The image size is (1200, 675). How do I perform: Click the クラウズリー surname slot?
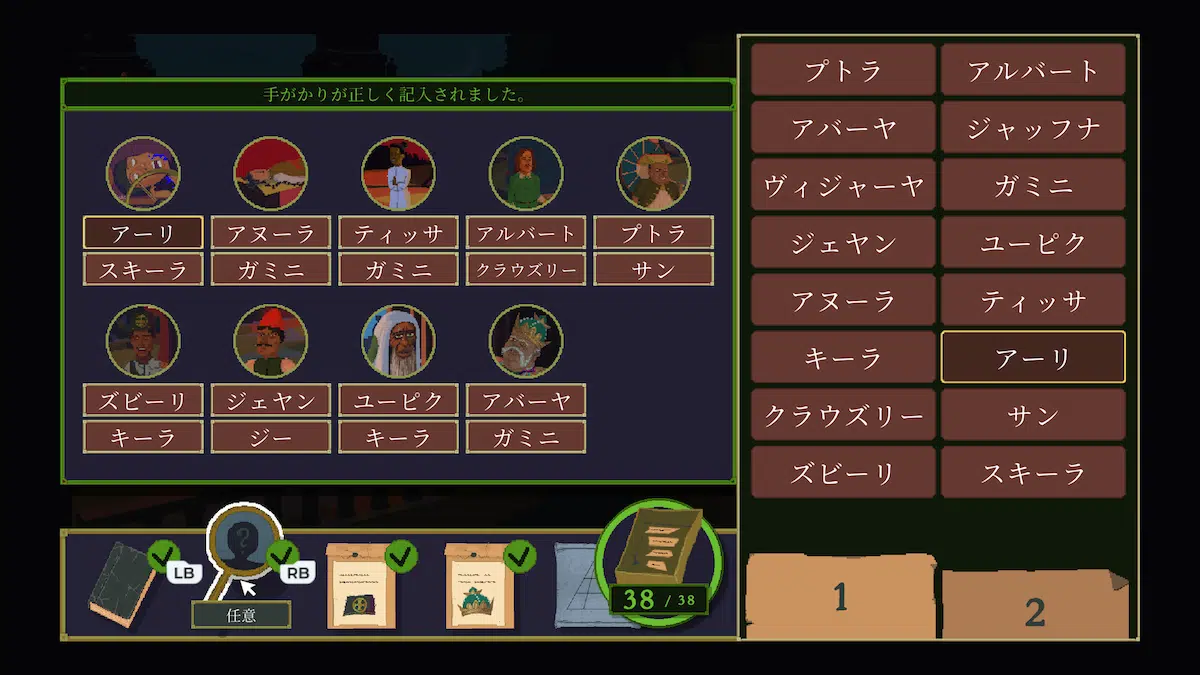[x=526, y=269]
